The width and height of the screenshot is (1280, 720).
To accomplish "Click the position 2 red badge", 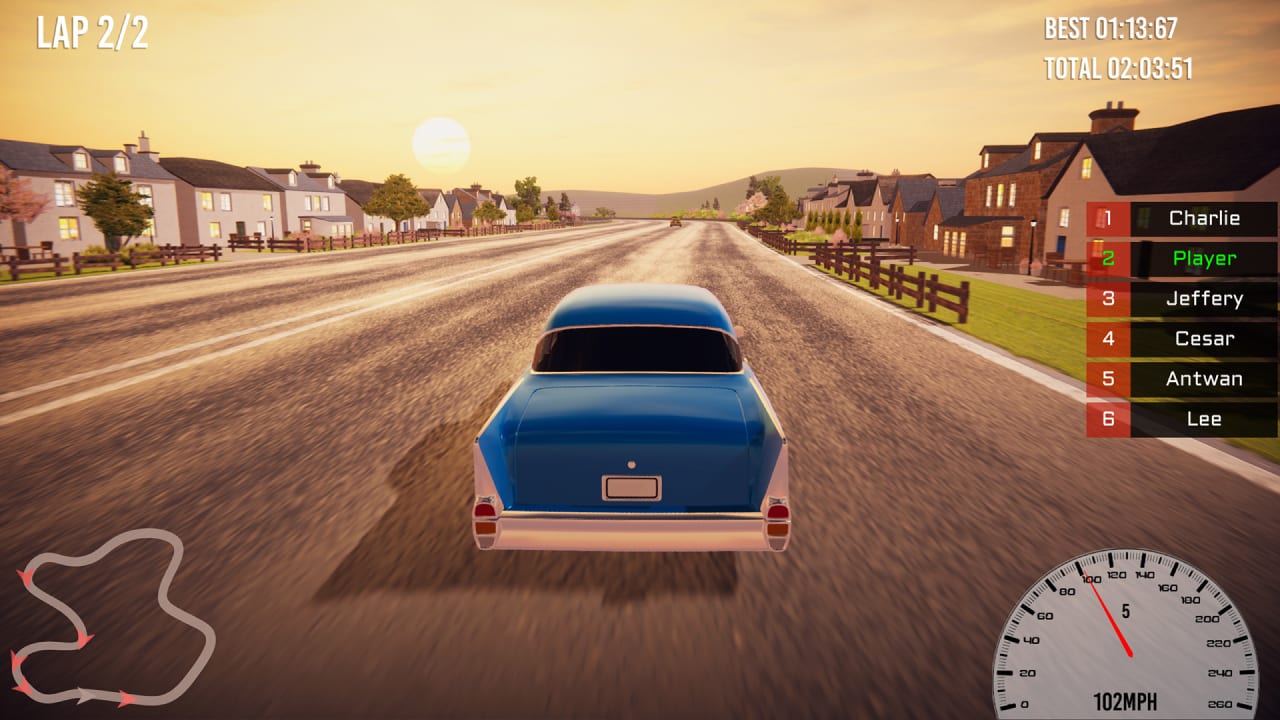I will [x=1109, y=259].
